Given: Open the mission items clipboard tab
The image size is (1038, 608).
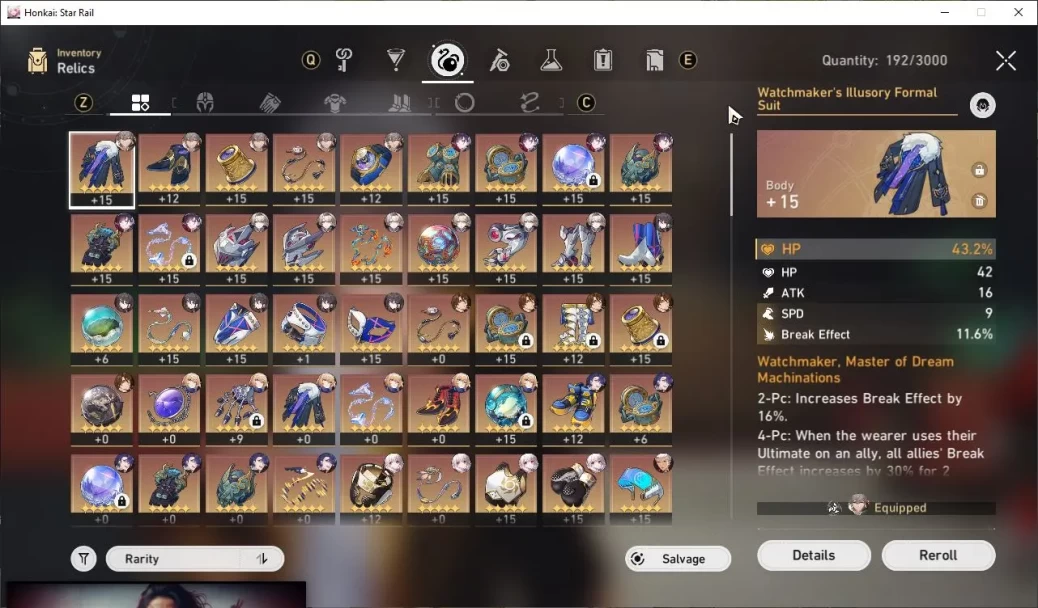Looking at the screenshot, I should tap(603, 60).
